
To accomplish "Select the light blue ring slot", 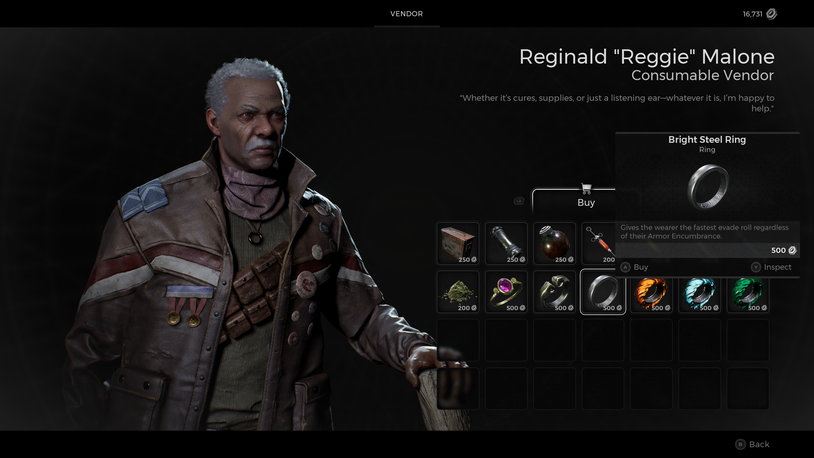I will (x=699, y=292).
